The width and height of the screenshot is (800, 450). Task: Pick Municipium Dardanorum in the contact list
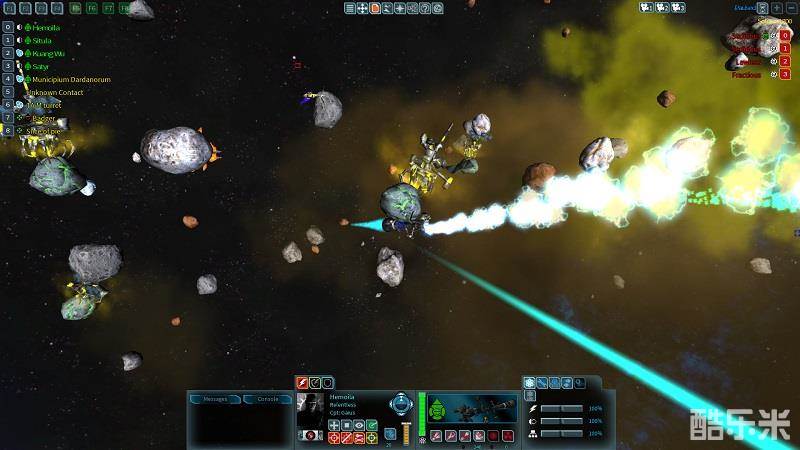pyautogui.click(x=70, y=79)
